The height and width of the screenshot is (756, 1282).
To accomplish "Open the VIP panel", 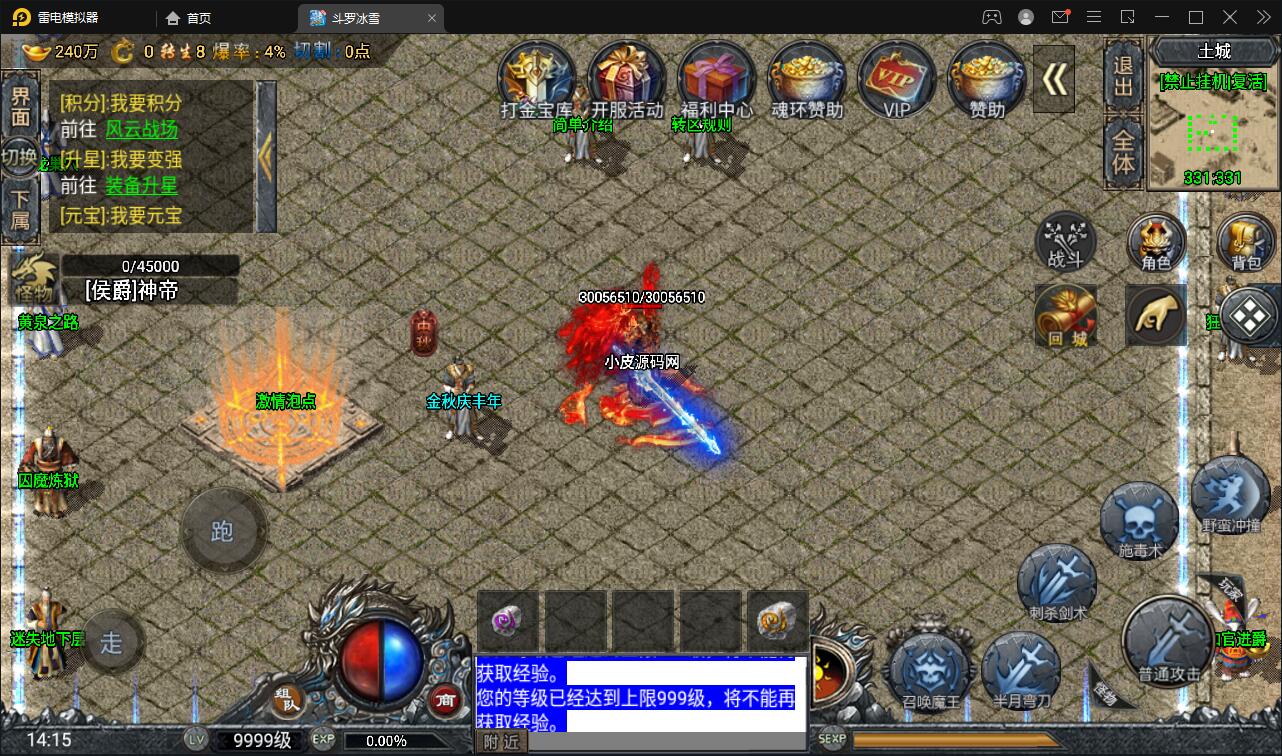I will coord(896,80).
